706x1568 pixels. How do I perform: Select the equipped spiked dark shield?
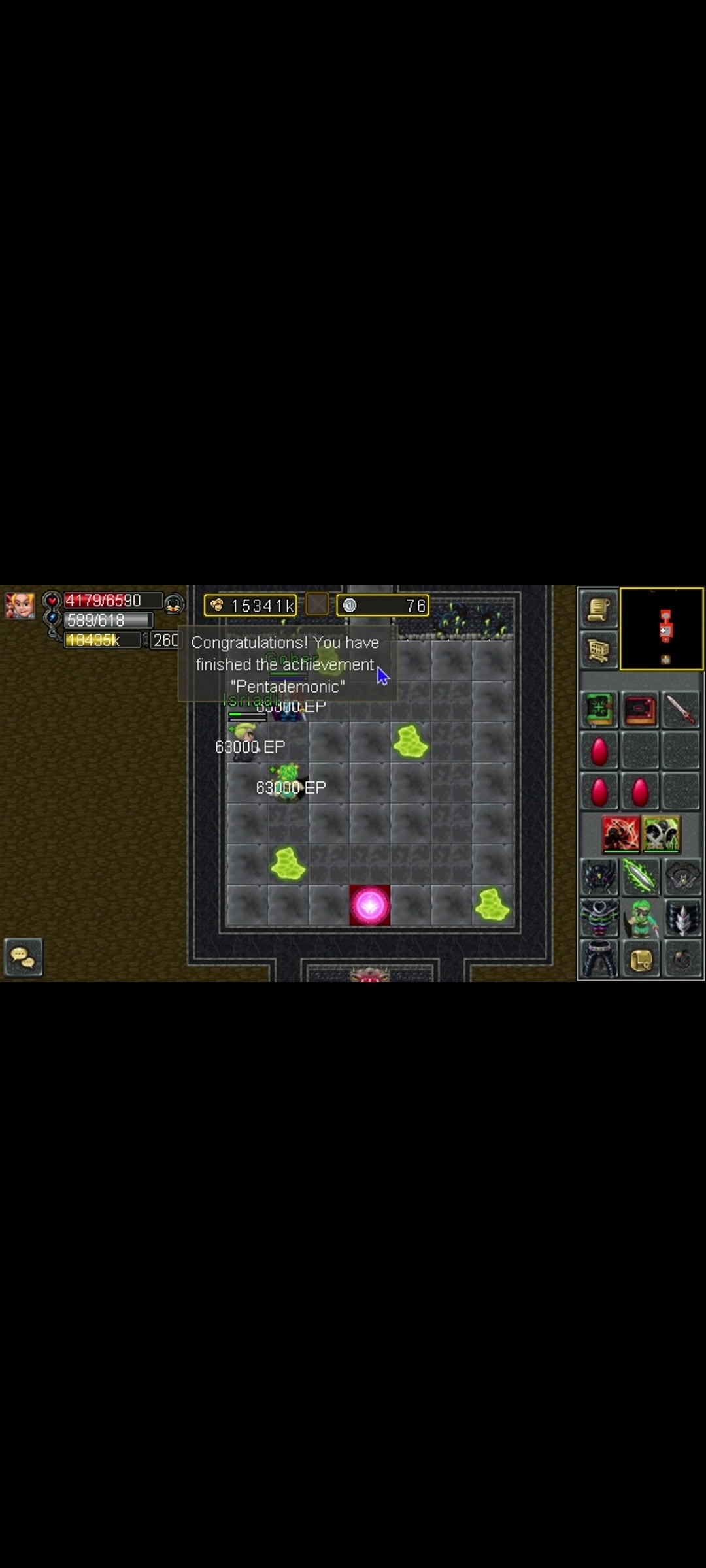click(682, 917)
